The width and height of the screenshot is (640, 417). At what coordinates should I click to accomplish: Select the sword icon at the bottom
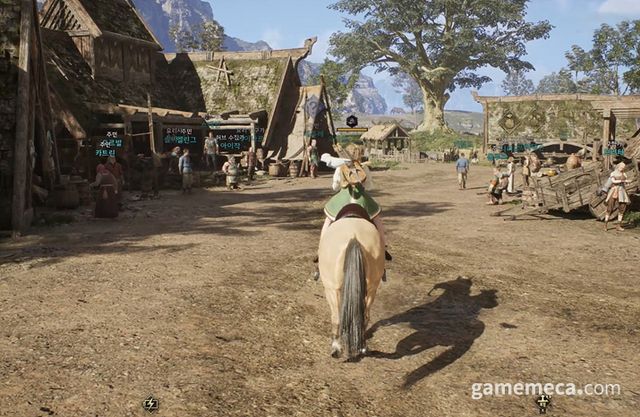point(543,403)
